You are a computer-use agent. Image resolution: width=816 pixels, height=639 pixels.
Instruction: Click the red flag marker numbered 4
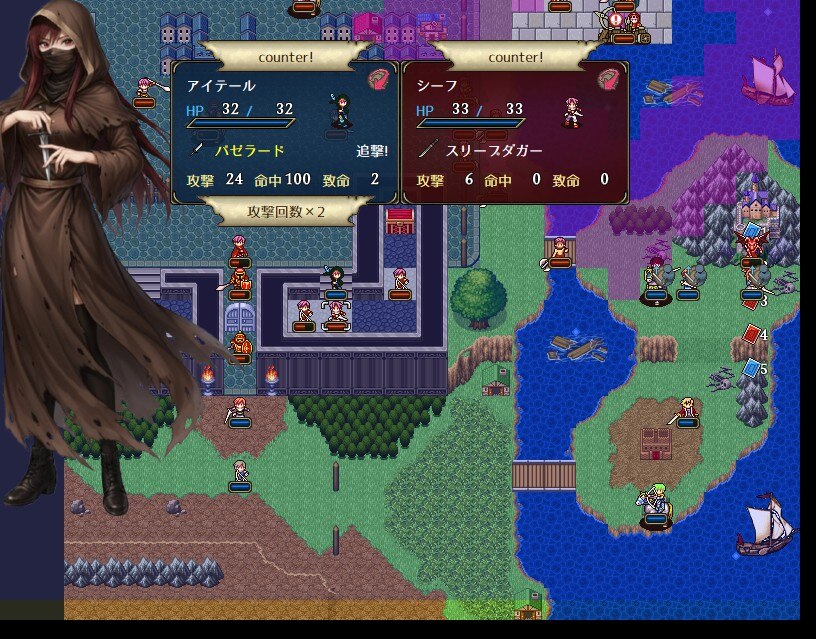[753, 334]
